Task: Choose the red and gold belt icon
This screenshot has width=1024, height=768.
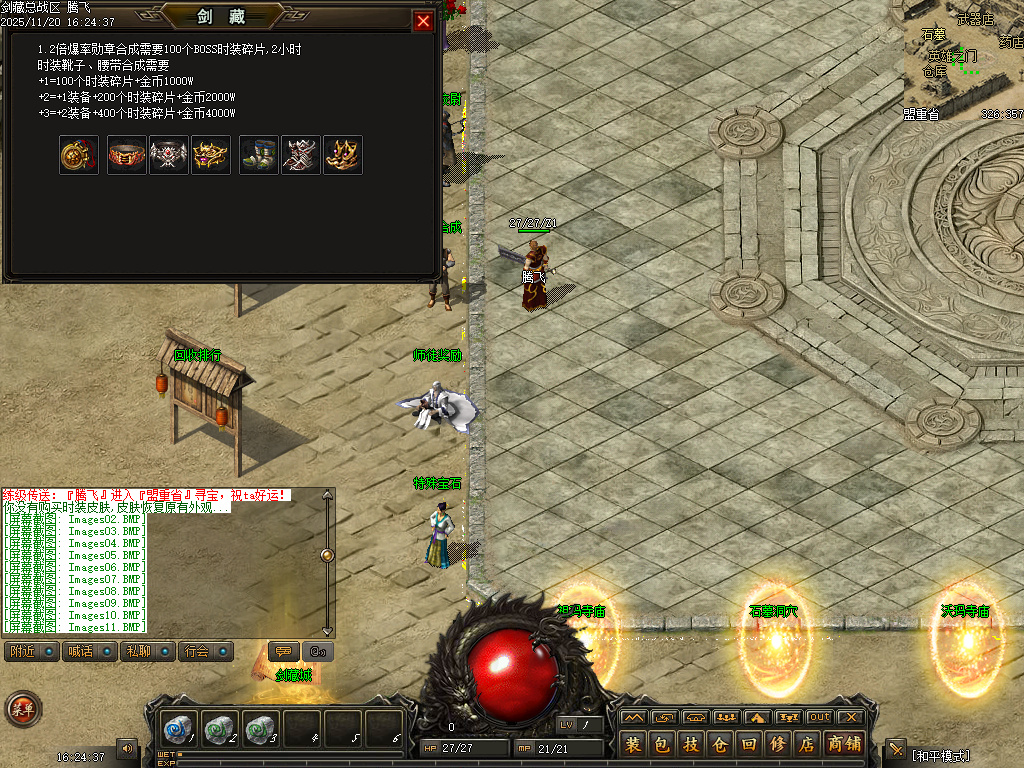Action: point(127,155)
